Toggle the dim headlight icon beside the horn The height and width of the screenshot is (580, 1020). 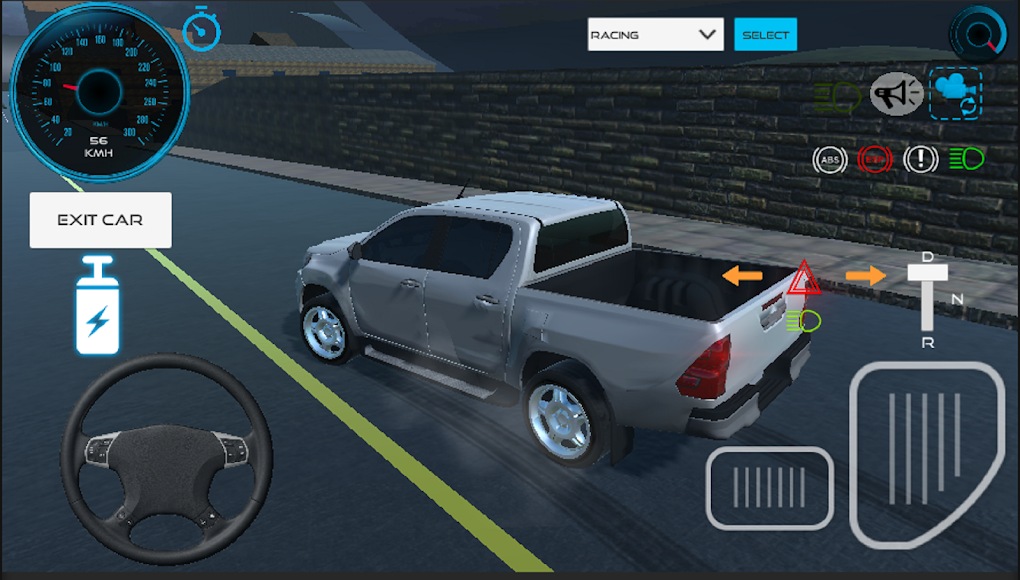coord(838,96)
